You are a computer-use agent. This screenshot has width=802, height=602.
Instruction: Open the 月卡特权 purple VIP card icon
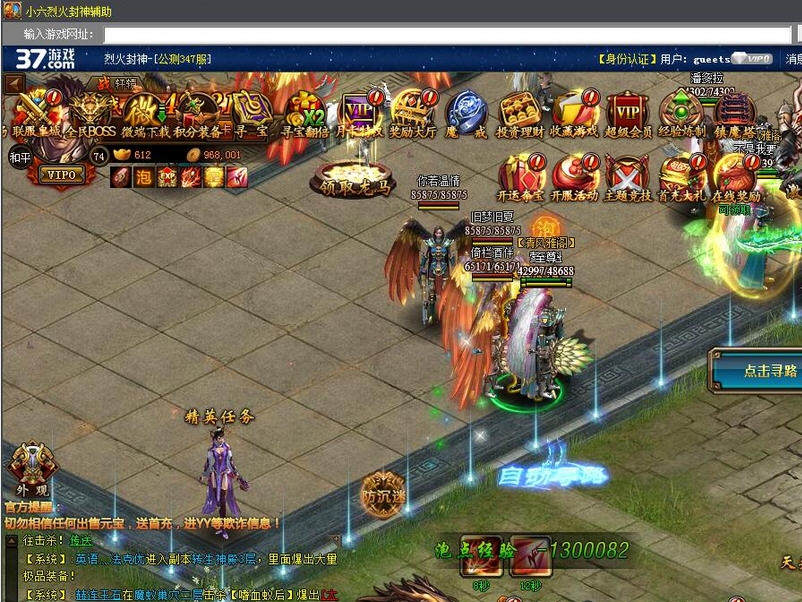[x=358, y=110]
